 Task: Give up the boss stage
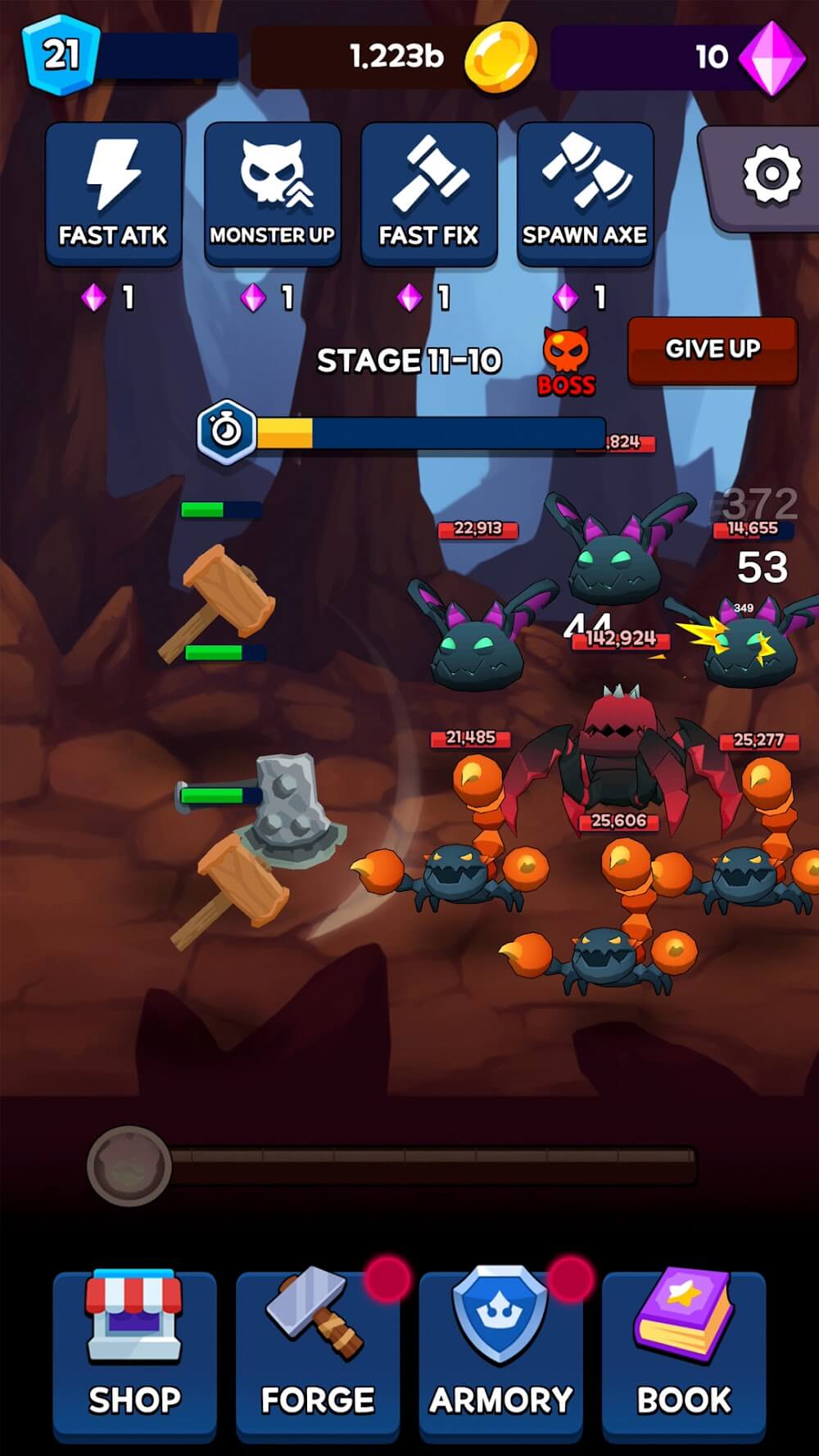coord(713,350)
